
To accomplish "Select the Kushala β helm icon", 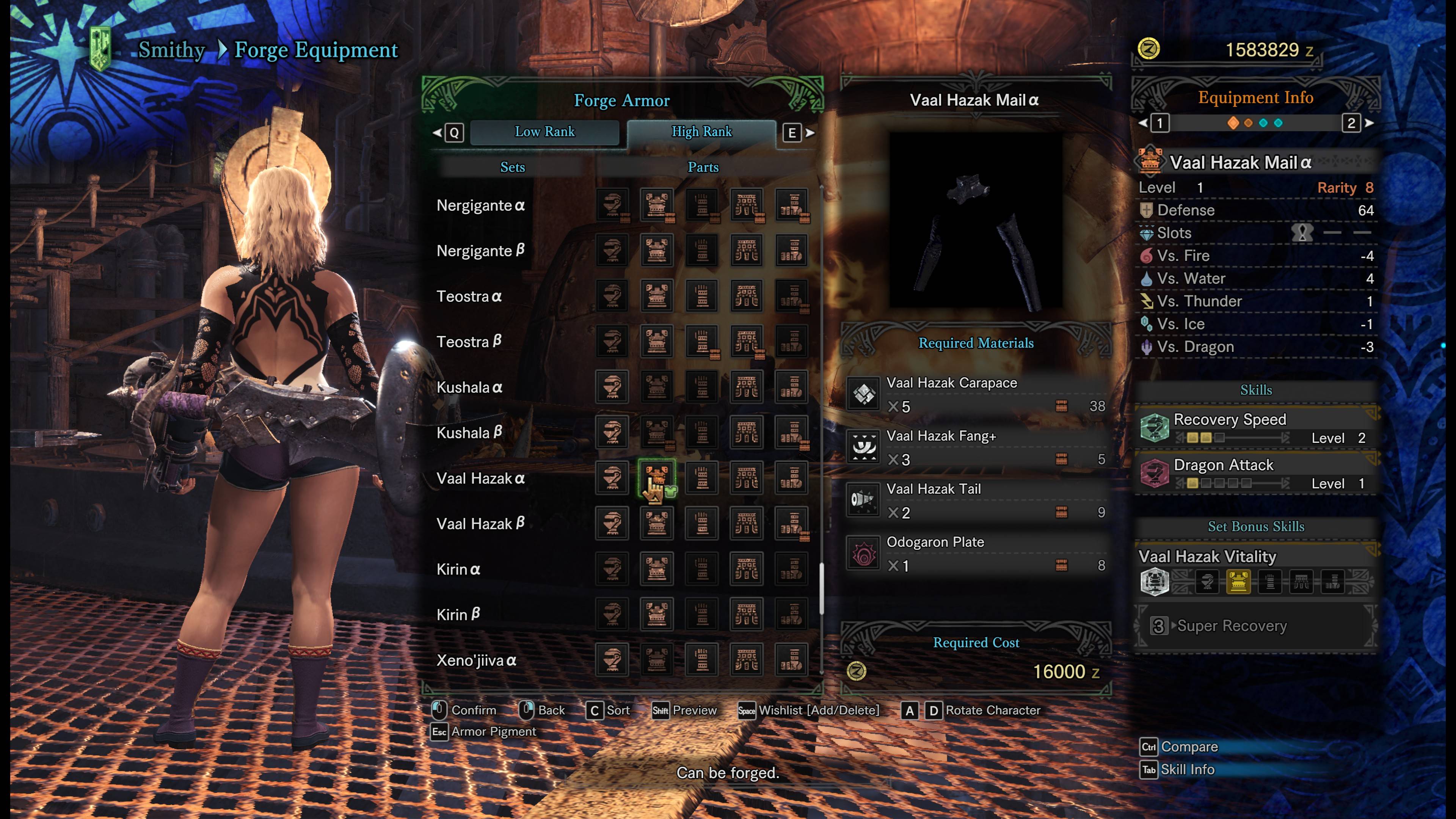I will coord(612,432).
